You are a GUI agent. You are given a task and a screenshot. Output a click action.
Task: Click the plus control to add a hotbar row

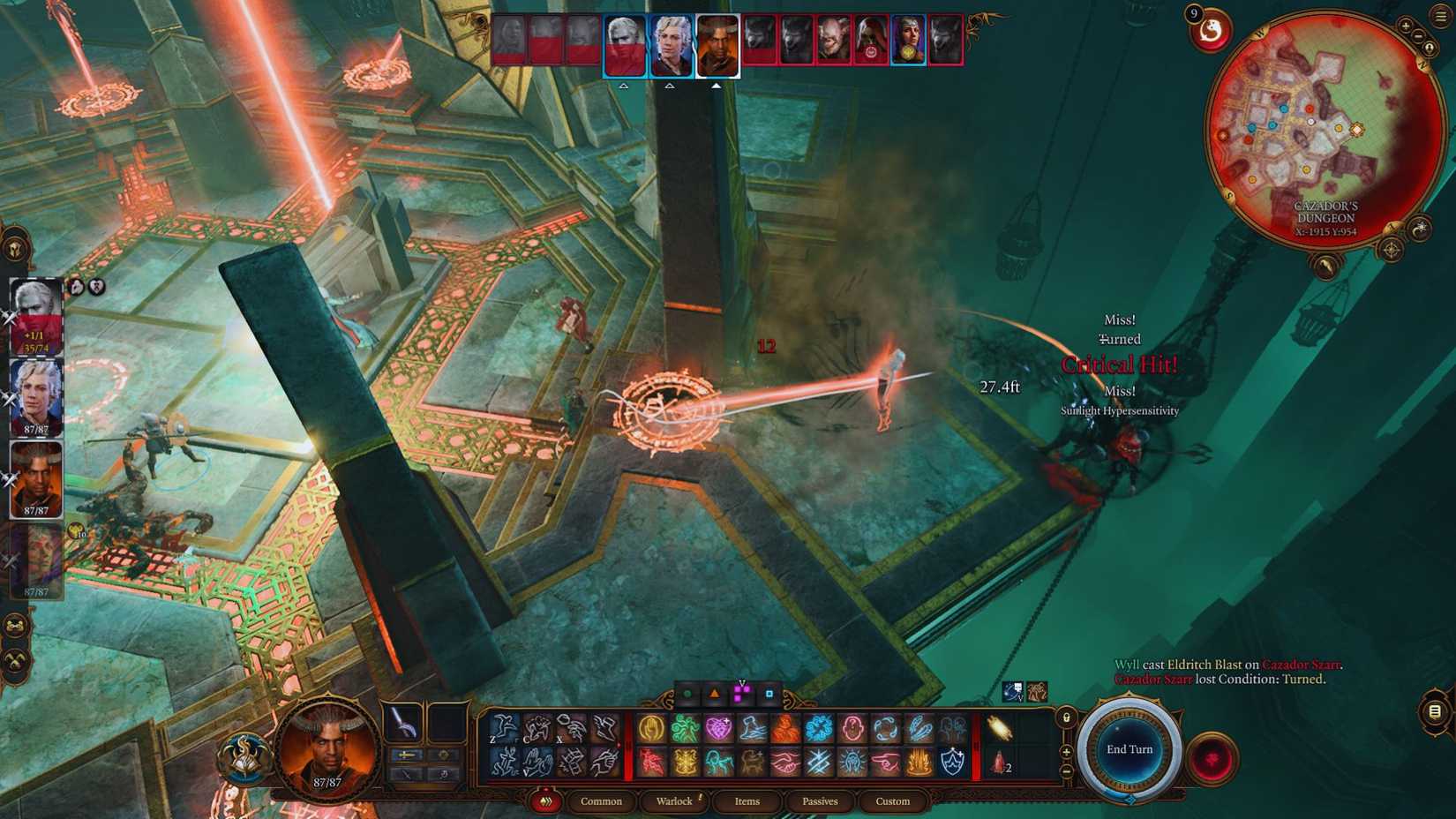click(1066, 752)
